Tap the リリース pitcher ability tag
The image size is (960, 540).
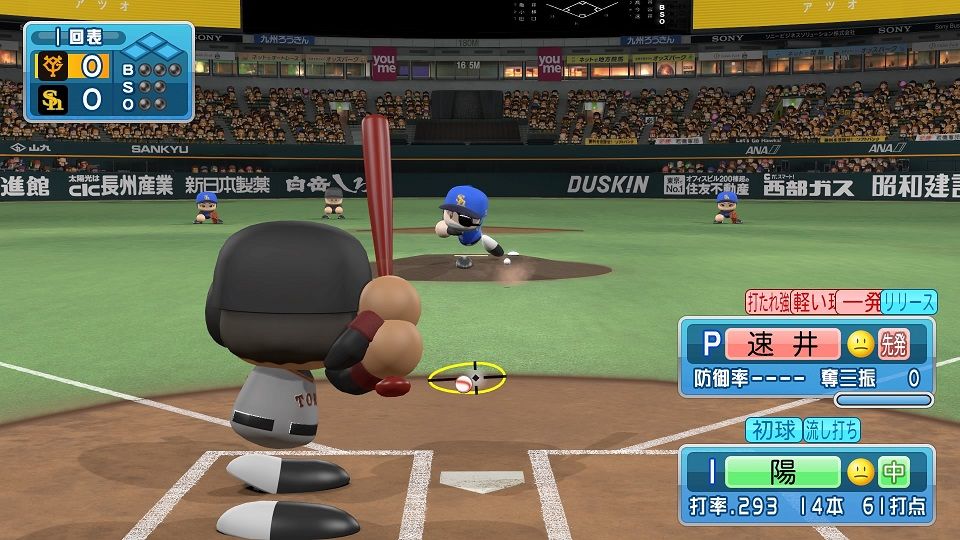click(x=909, y=302)
